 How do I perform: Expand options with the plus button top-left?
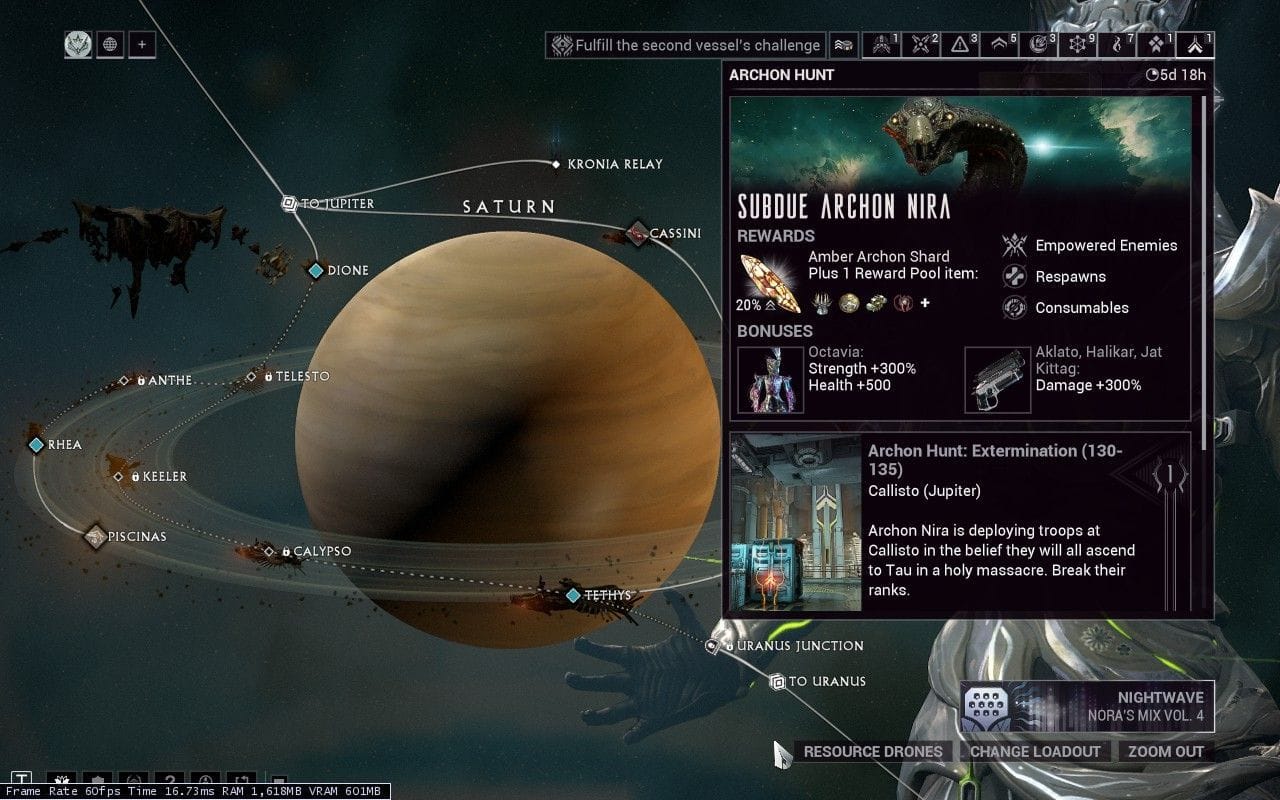(x=141, y=44)
